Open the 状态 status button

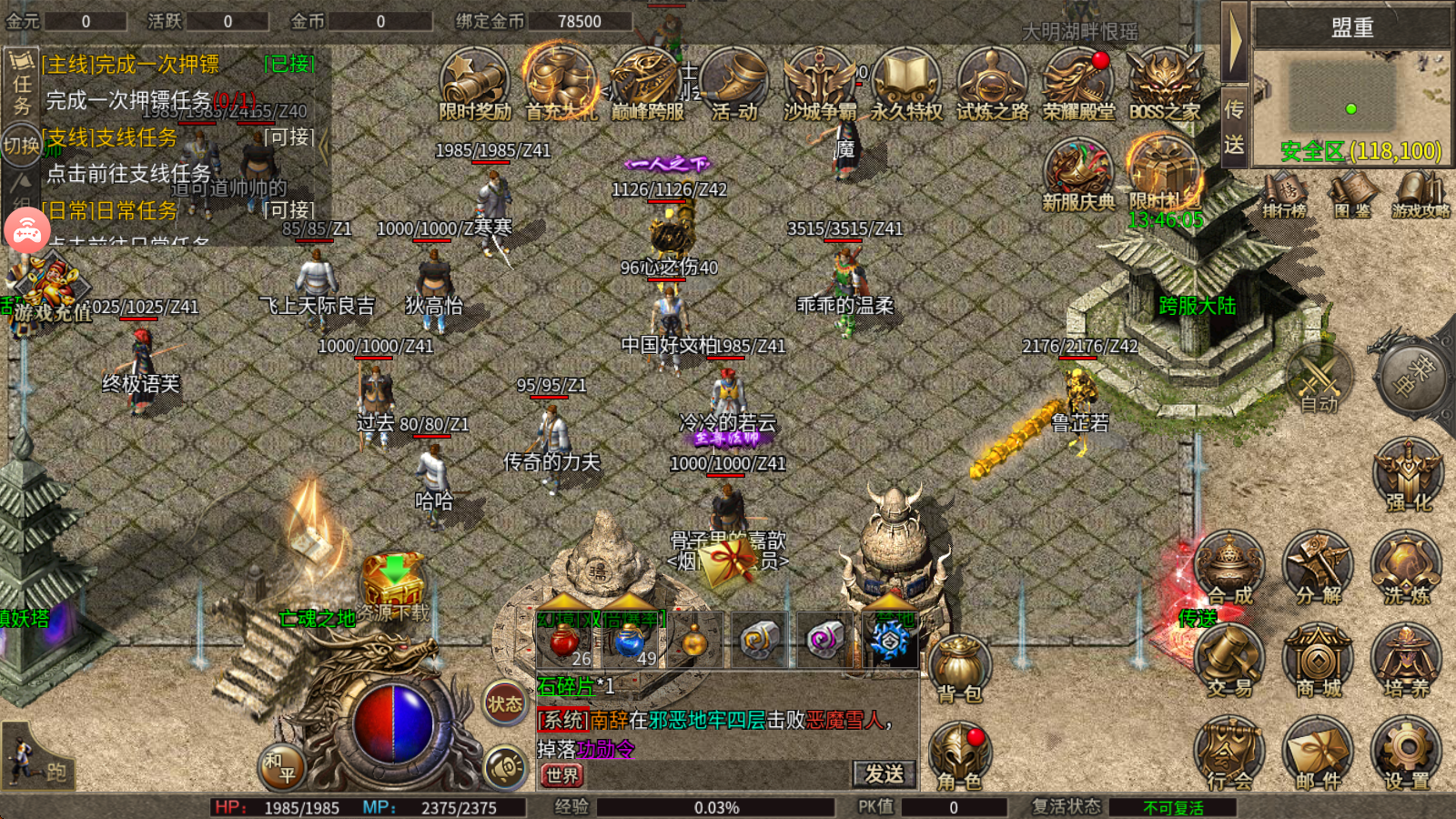click(505, 703)
